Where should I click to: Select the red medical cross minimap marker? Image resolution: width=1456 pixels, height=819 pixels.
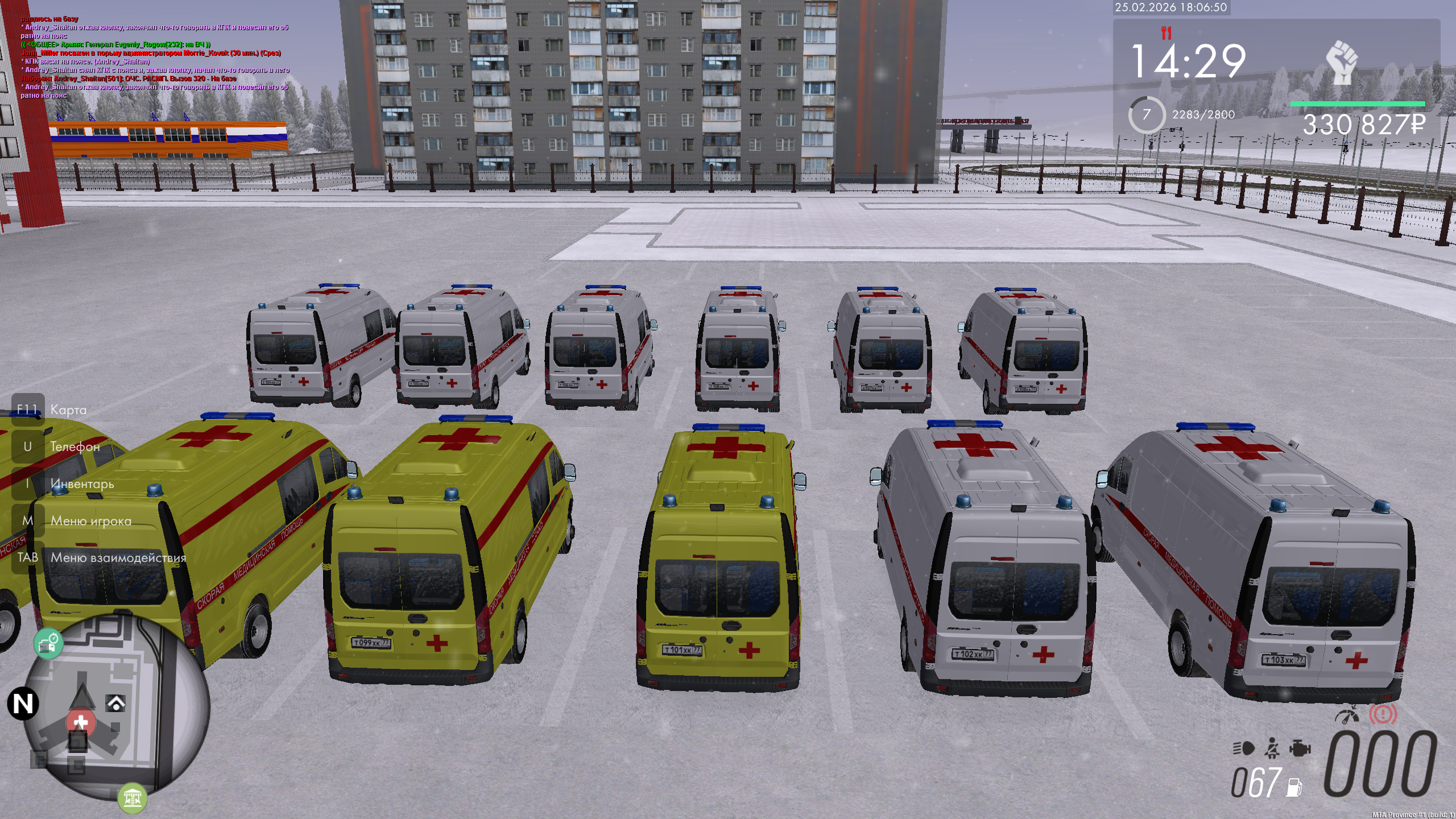pyautogui.click(x=80, y=722)
